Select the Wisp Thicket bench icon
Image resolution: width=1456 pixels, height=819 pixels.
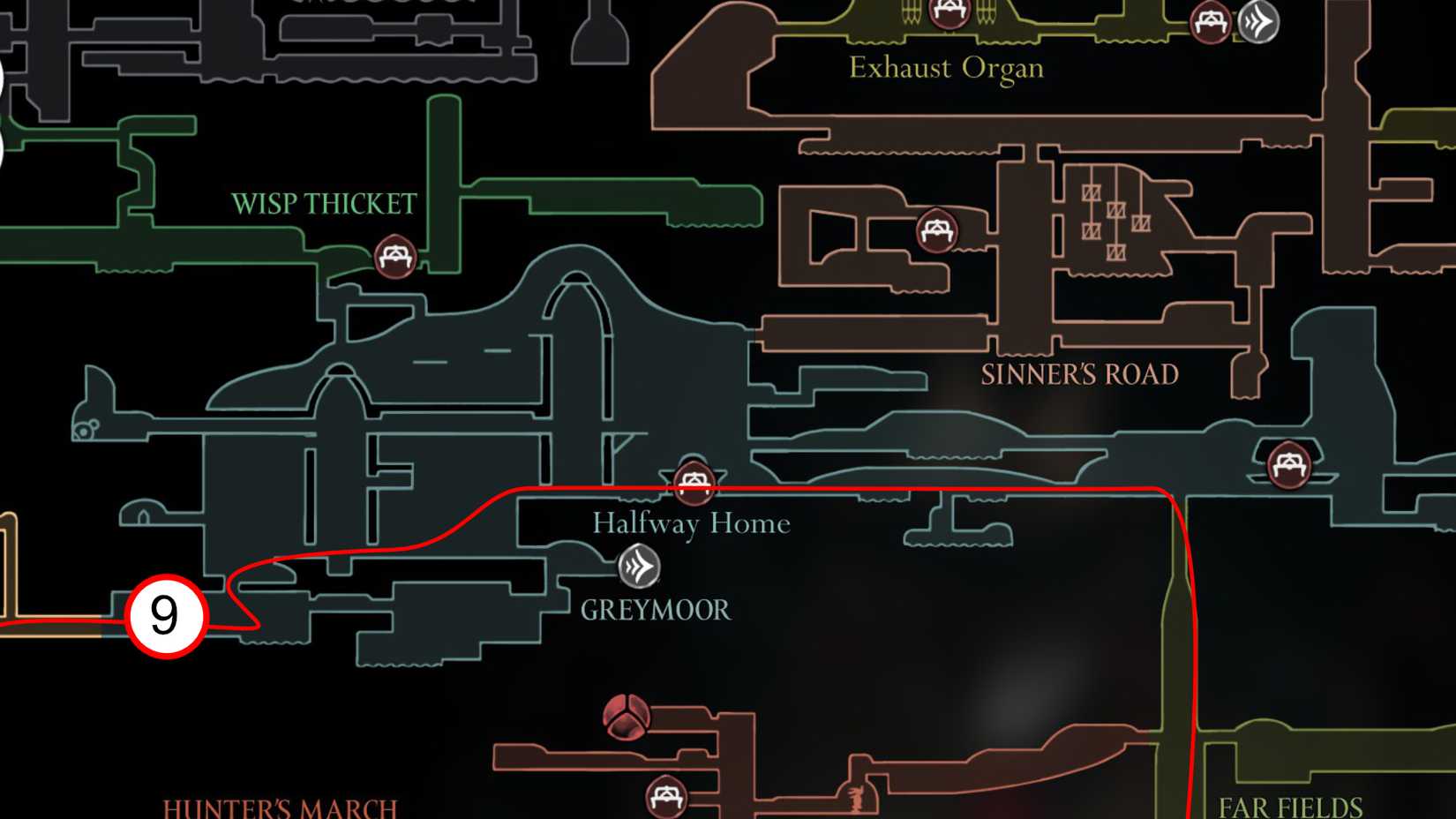click(396, 256)
